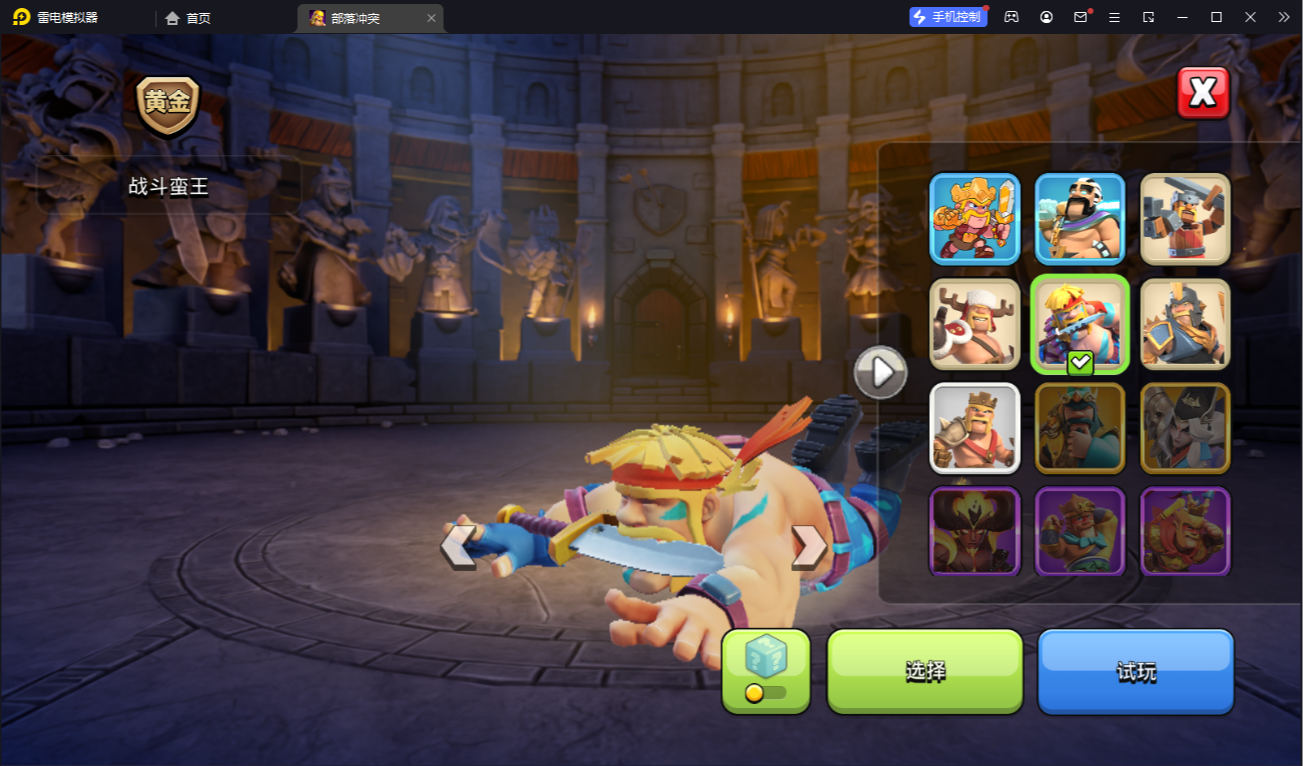
Task: Toggle the random skin dice button
Action: (766, 671)
